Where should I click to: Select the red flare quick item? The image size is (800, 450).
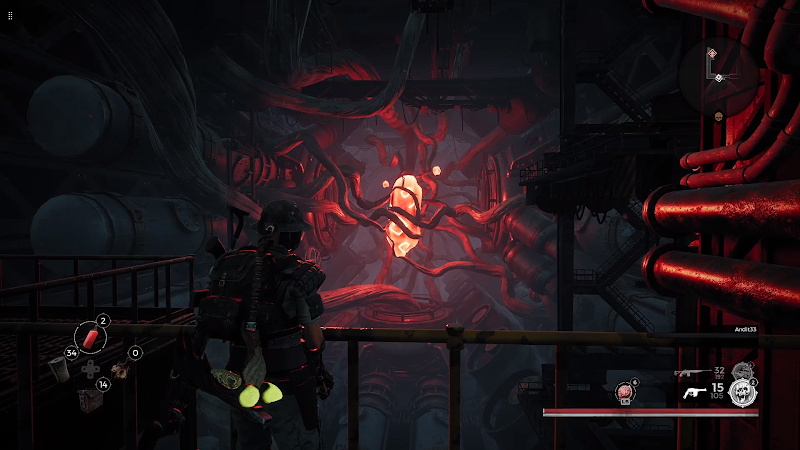click(x=91, y=336)
